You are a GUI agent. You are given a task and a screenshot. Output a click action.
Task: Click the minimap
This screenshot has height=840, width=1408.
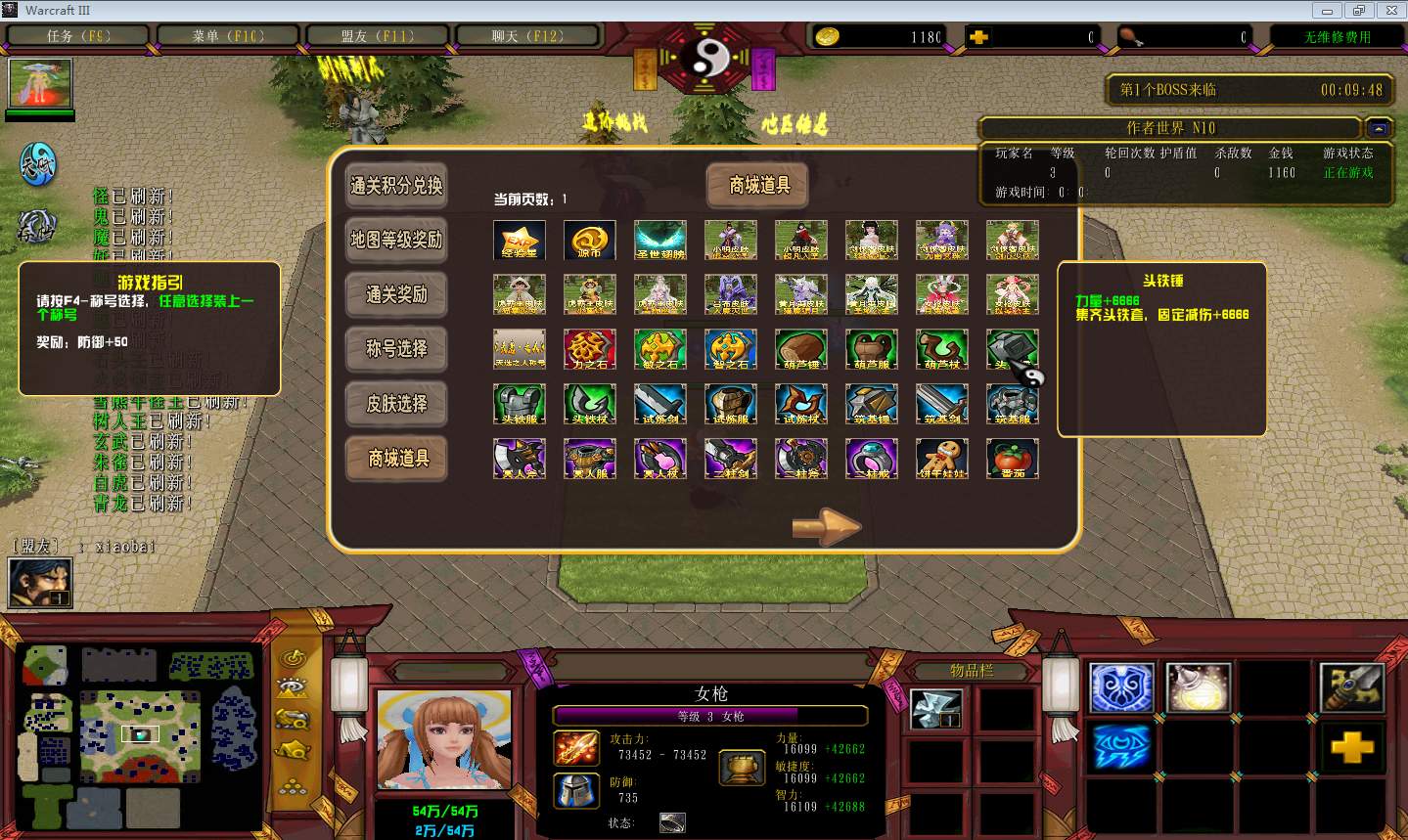(140, 732)
